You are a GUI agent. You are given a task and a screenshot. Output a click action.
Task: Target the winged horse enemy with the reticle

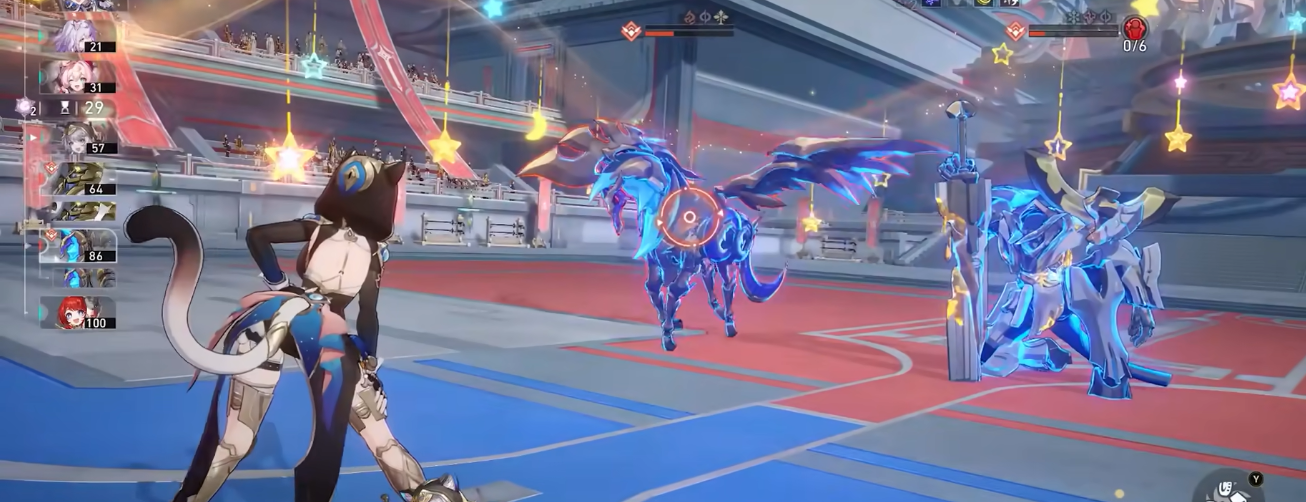coord(688,217)
